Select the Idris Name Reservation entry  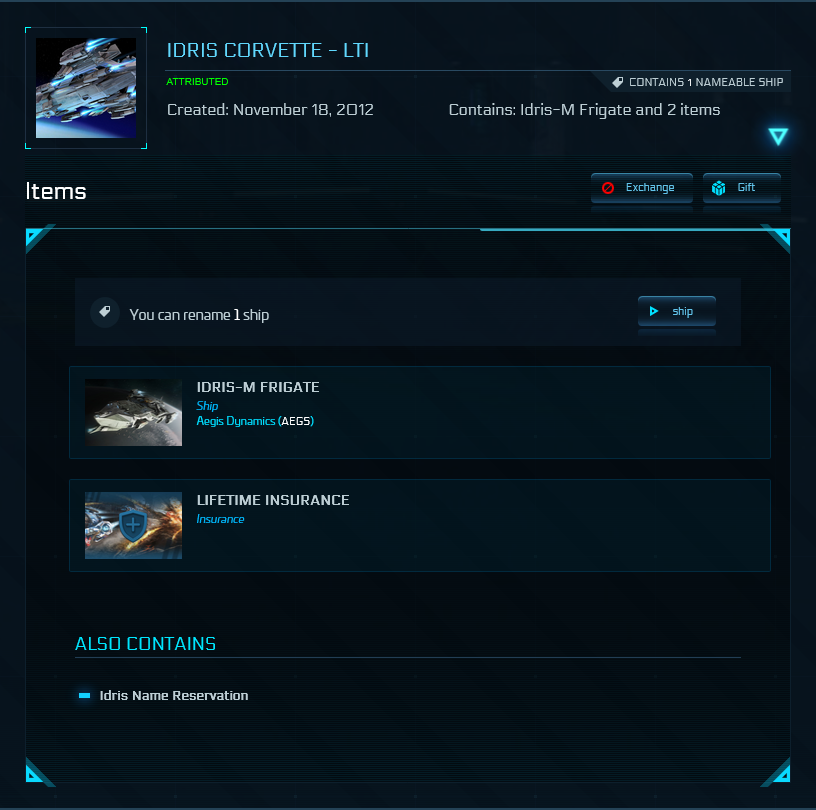tap(173, 695)
